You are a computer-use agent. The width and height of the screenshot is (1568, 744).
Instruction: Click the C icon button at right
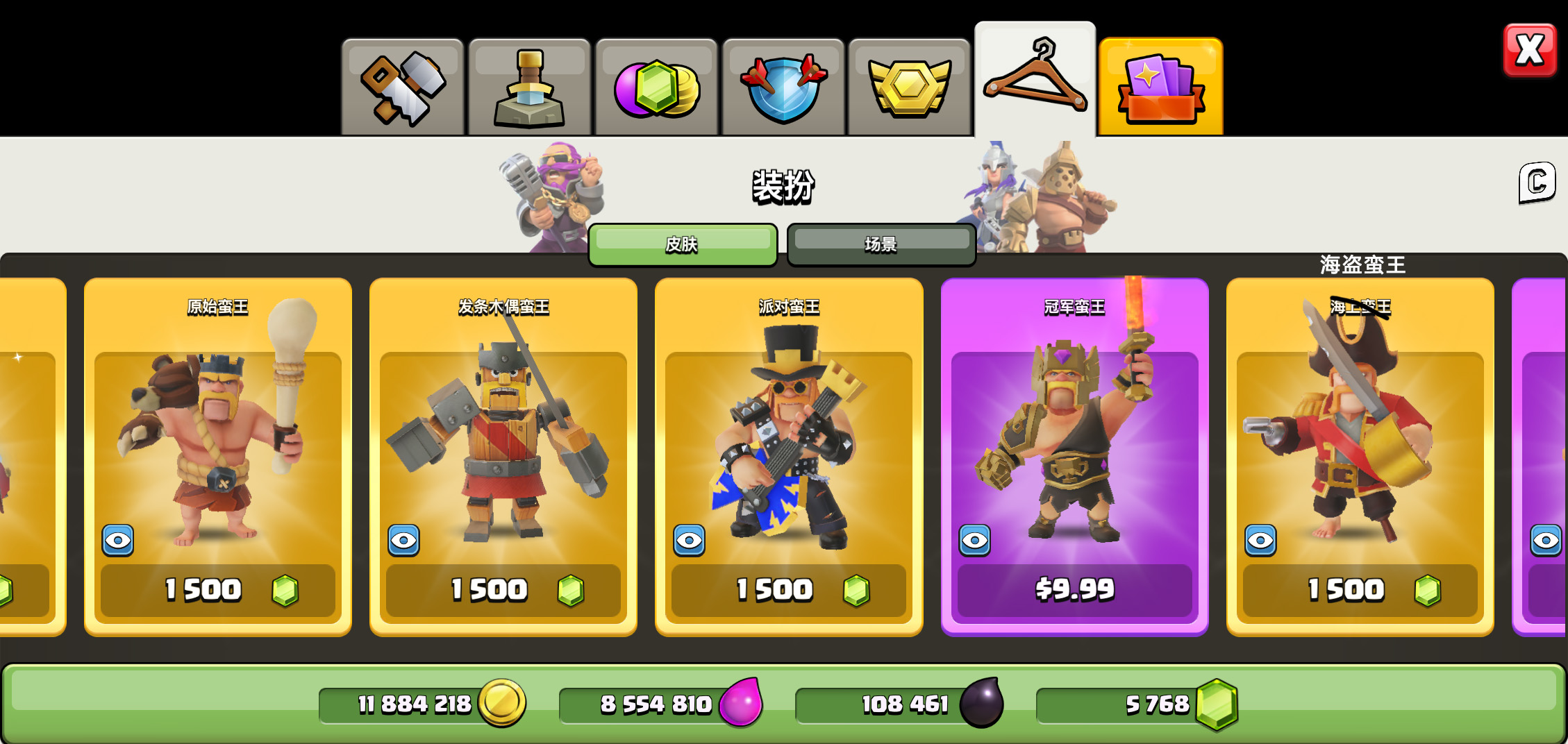tap(1536, 183)
